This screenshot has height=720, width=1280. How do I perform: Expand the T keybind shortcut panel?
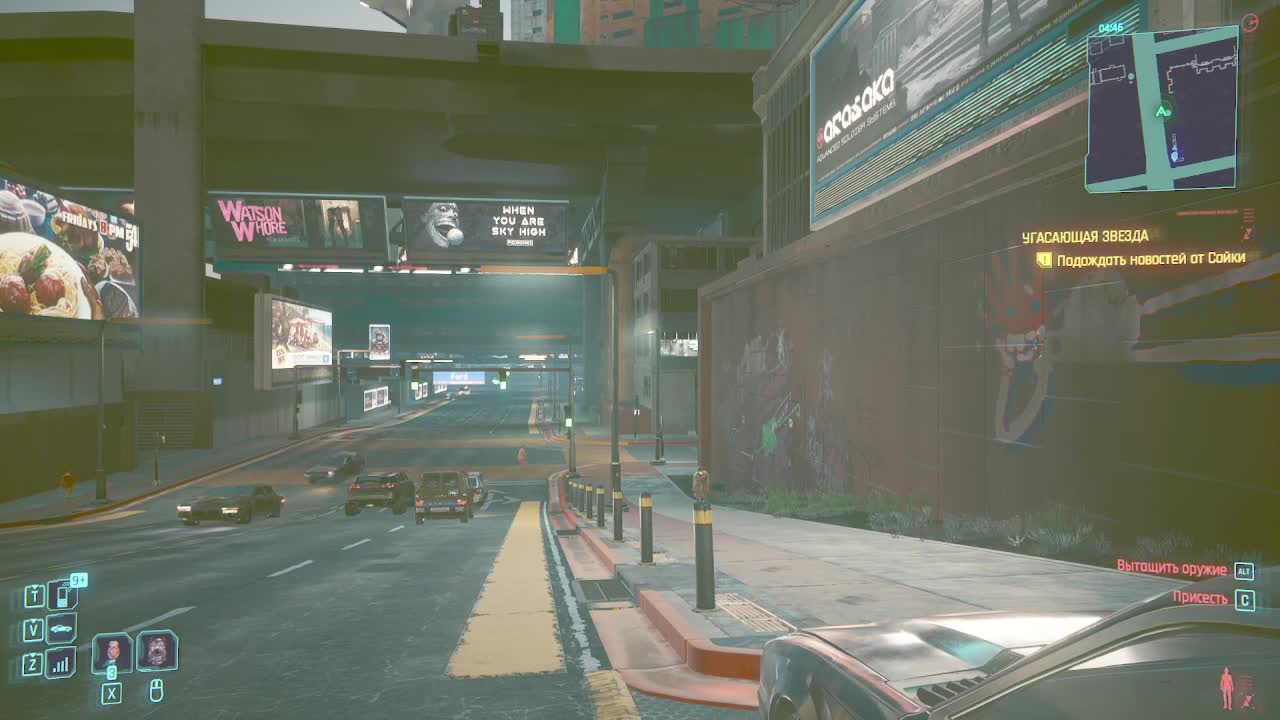pyautogui.click(x=33, y=594)
